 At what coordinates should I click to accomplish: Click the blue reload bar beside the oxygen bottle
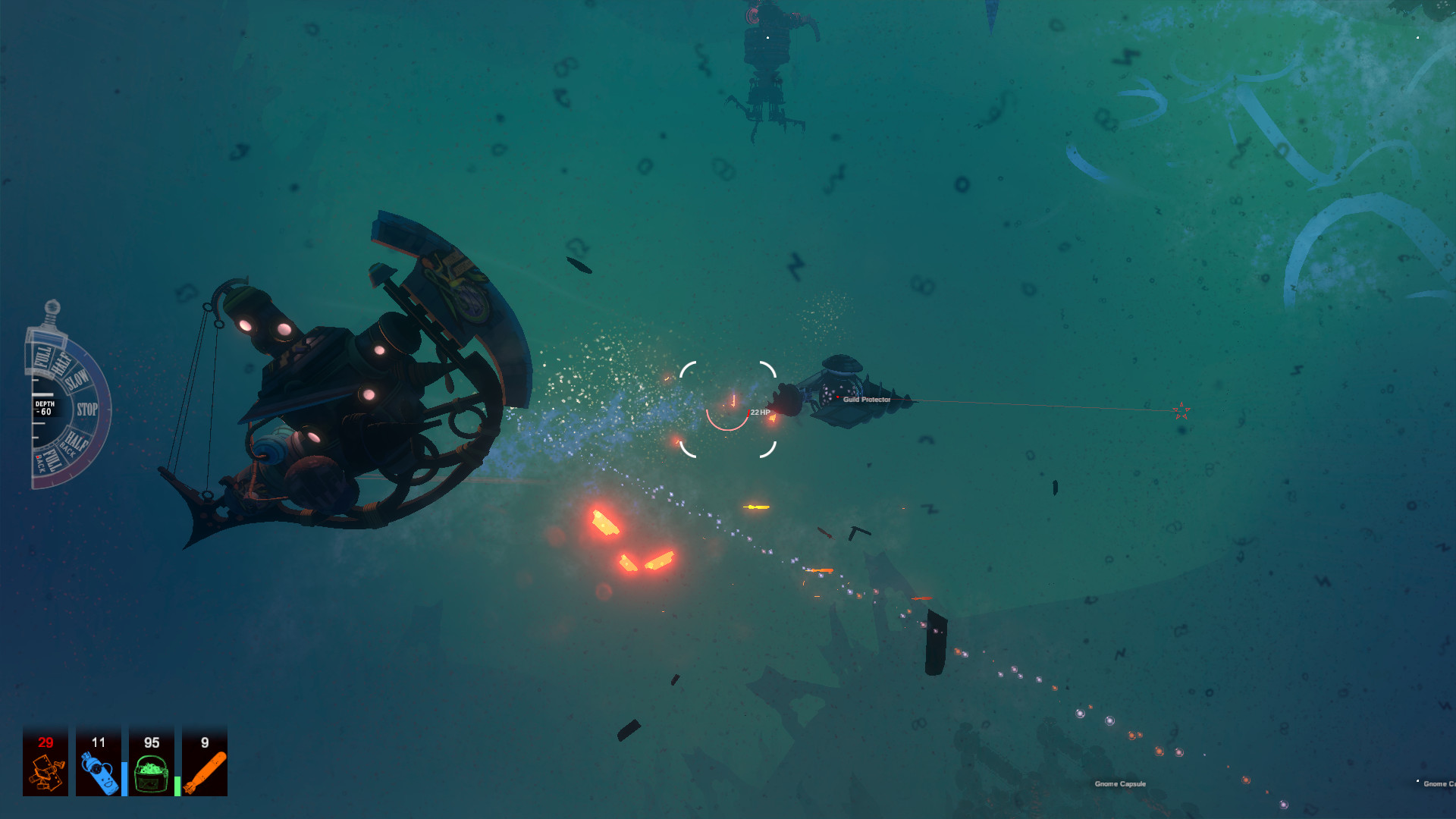tap(124, 779)
